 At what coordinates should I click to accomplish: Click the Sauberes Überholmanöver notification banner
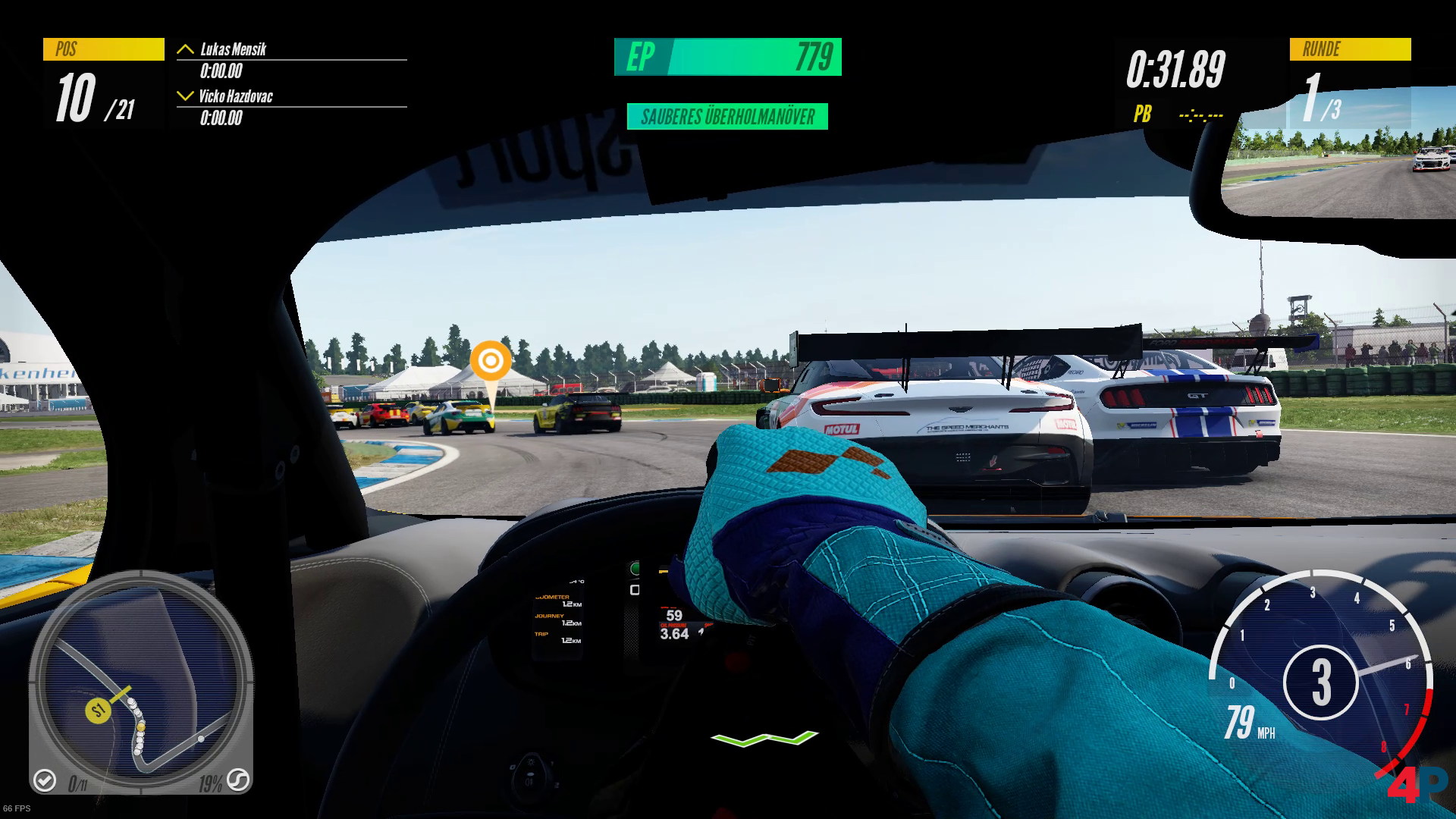point(727,117)
